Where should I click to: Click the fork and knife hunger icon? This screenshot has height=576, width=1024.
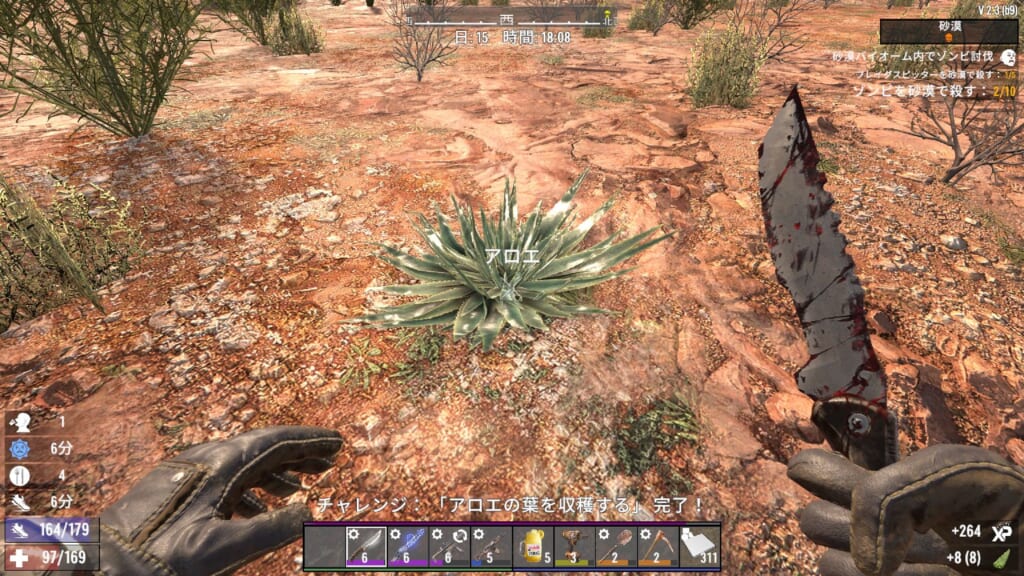tap(20, 476)
